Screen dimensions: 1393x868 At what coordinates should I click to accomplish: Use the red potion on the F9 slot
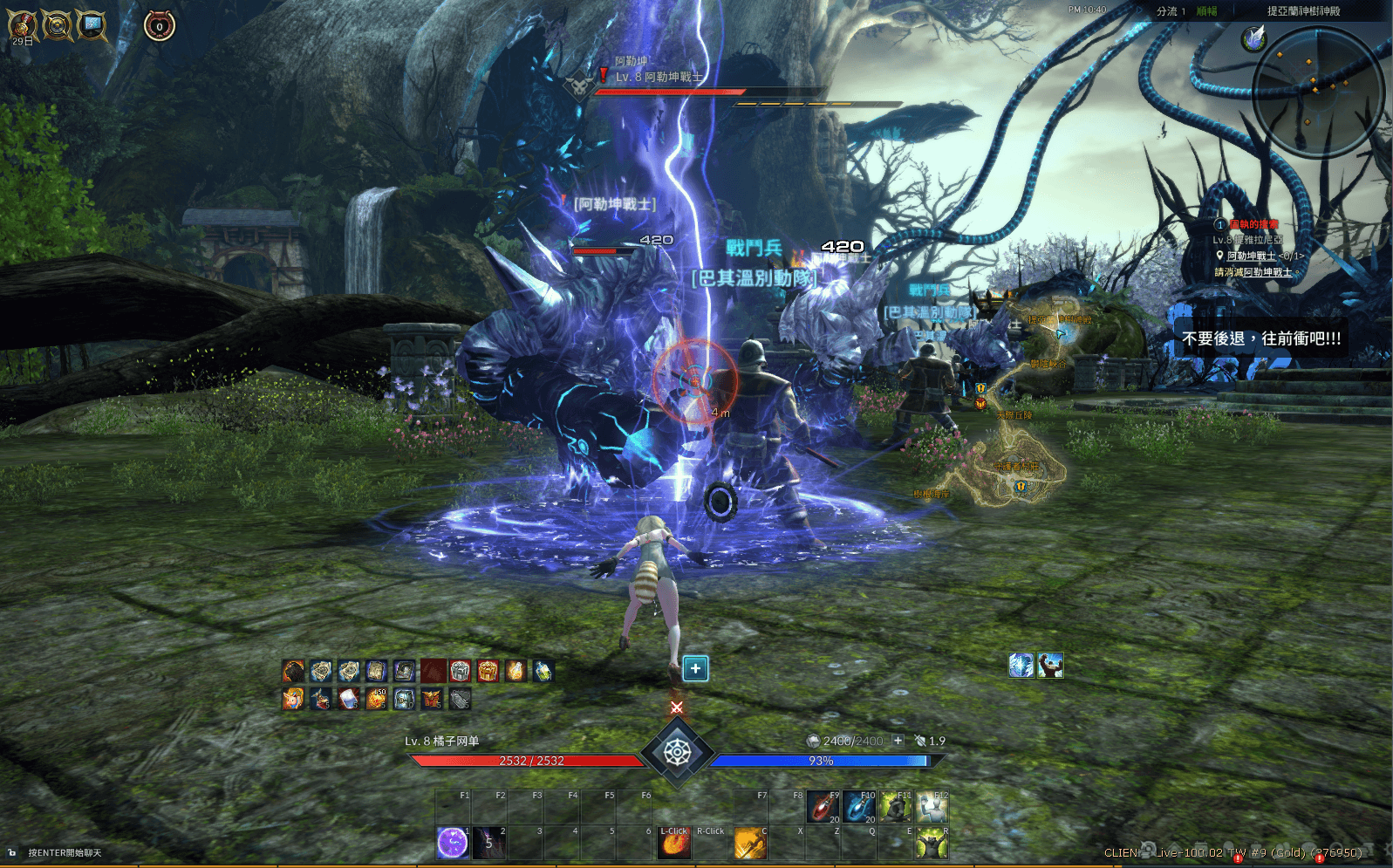pos(822,807)
